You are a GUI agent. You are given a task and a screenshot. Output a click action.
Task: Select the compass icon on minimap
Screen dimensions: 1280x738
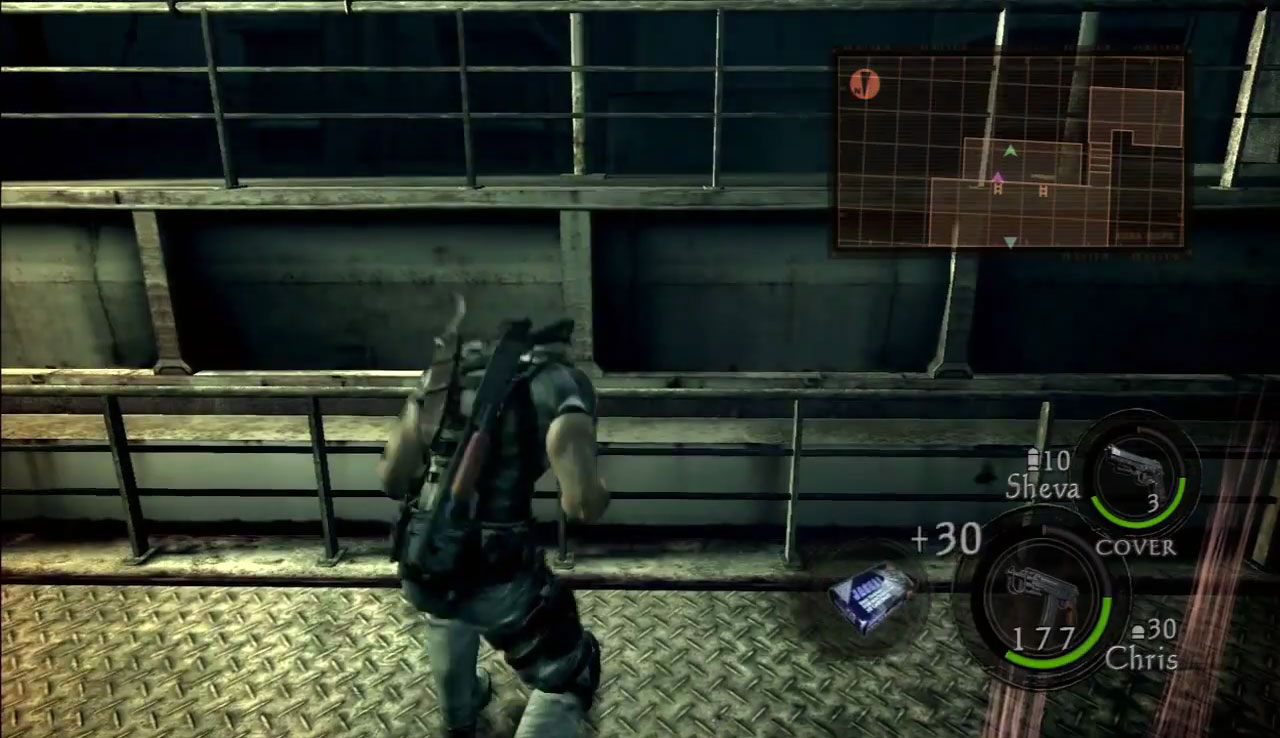coord(864,84)
